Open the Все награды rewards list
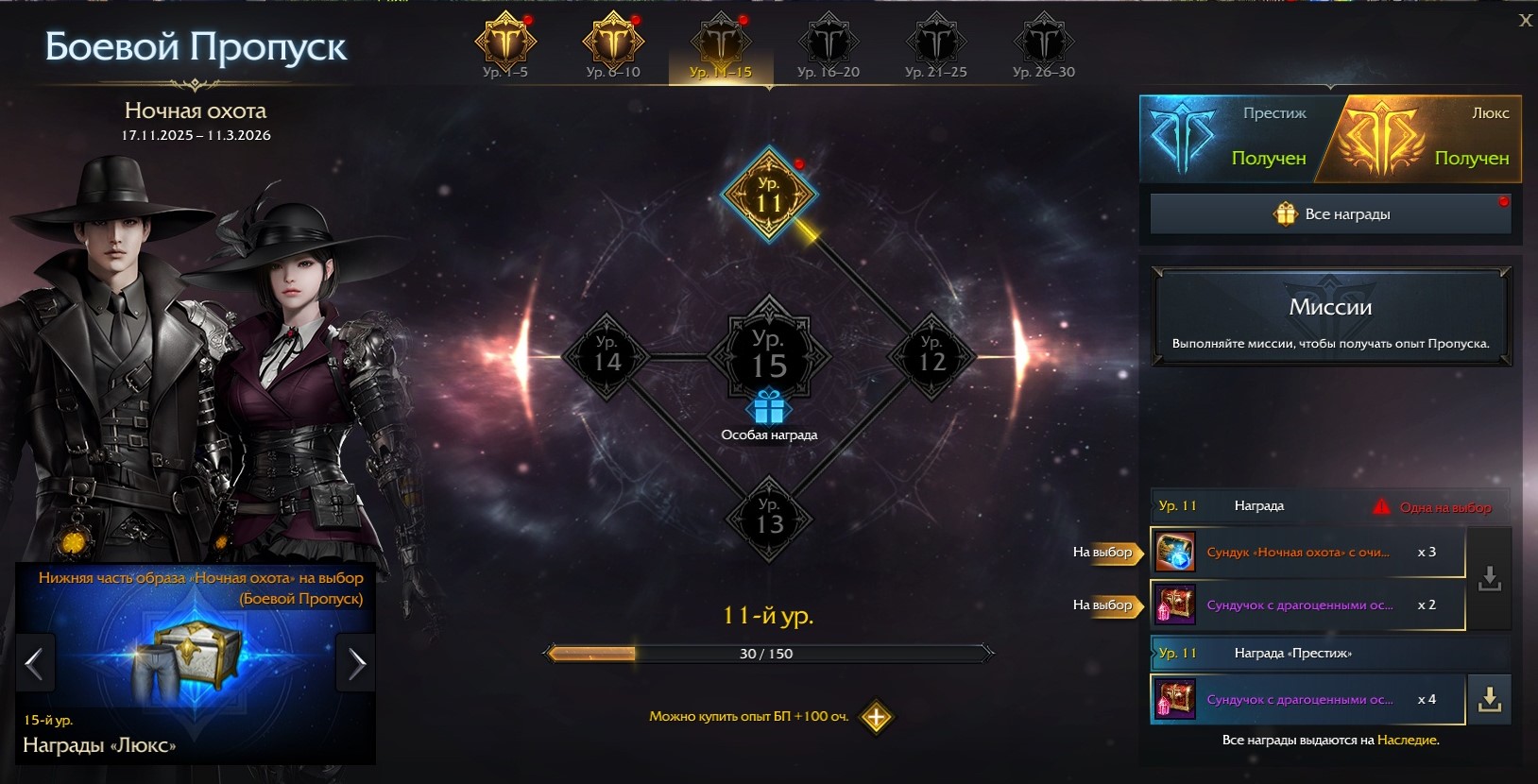Viewport: 1538px width, 784px height. click(1330, 214)
